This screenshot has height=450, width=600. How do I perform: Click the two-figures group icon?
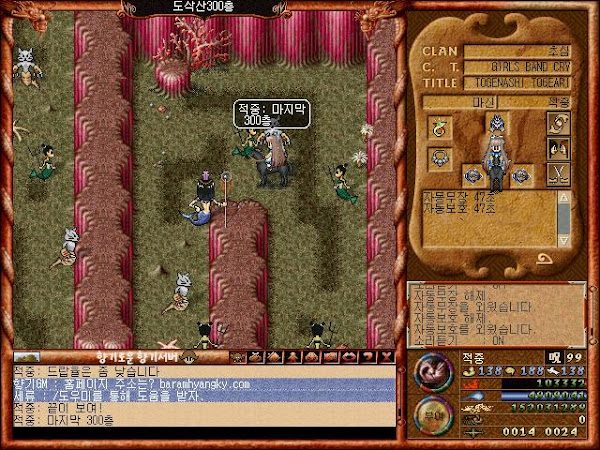[x=559, y=149]
